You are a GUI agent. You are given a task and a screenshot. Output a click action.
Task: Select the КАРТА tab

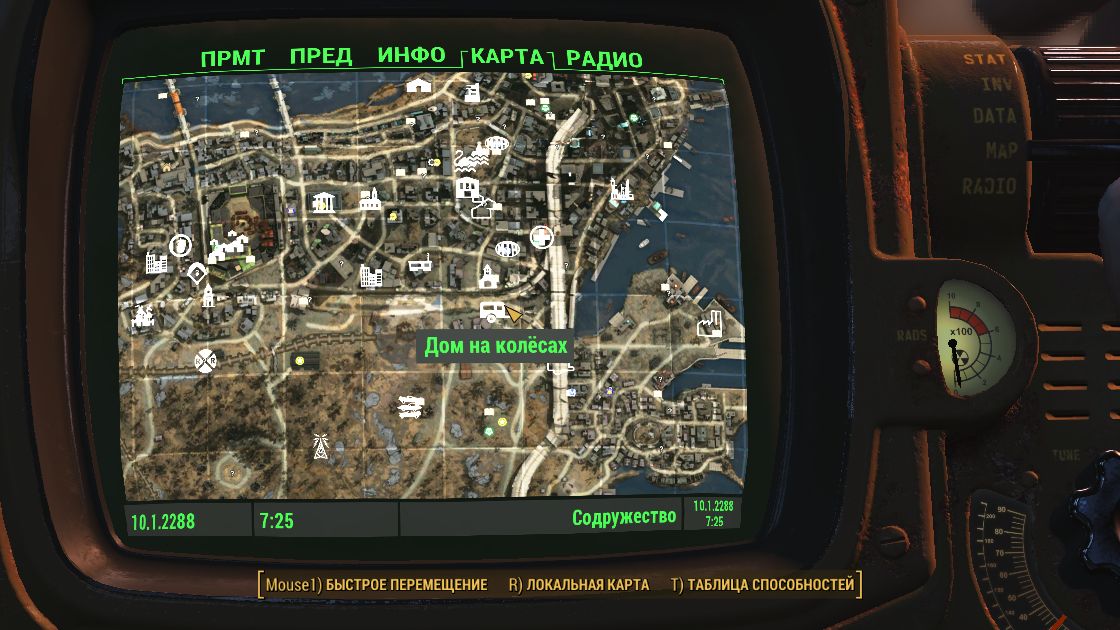click(507, 56)
